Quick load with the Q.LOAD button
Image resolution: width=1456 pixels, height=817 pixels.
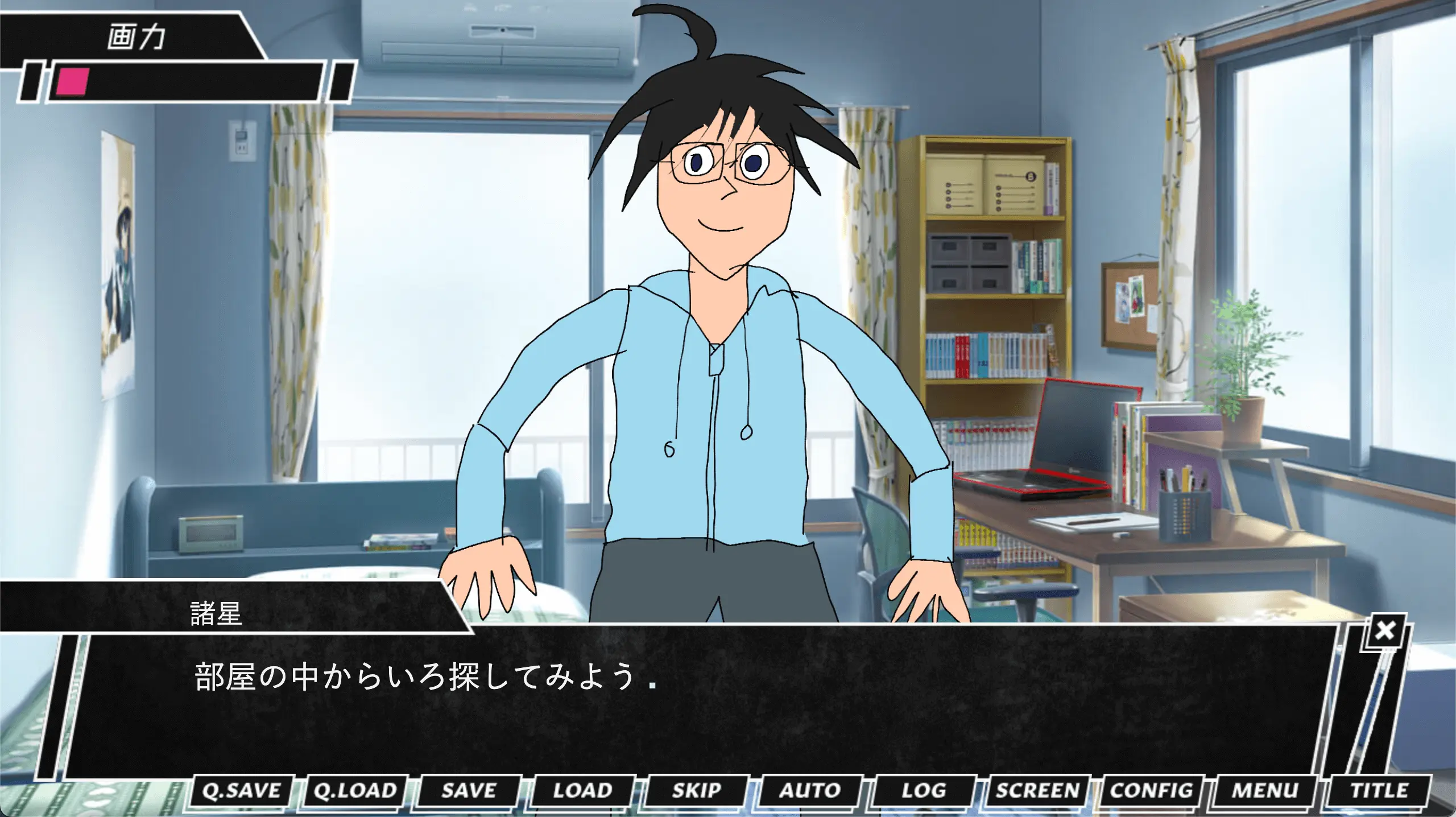pyautogui.click(x=355, y=791)
